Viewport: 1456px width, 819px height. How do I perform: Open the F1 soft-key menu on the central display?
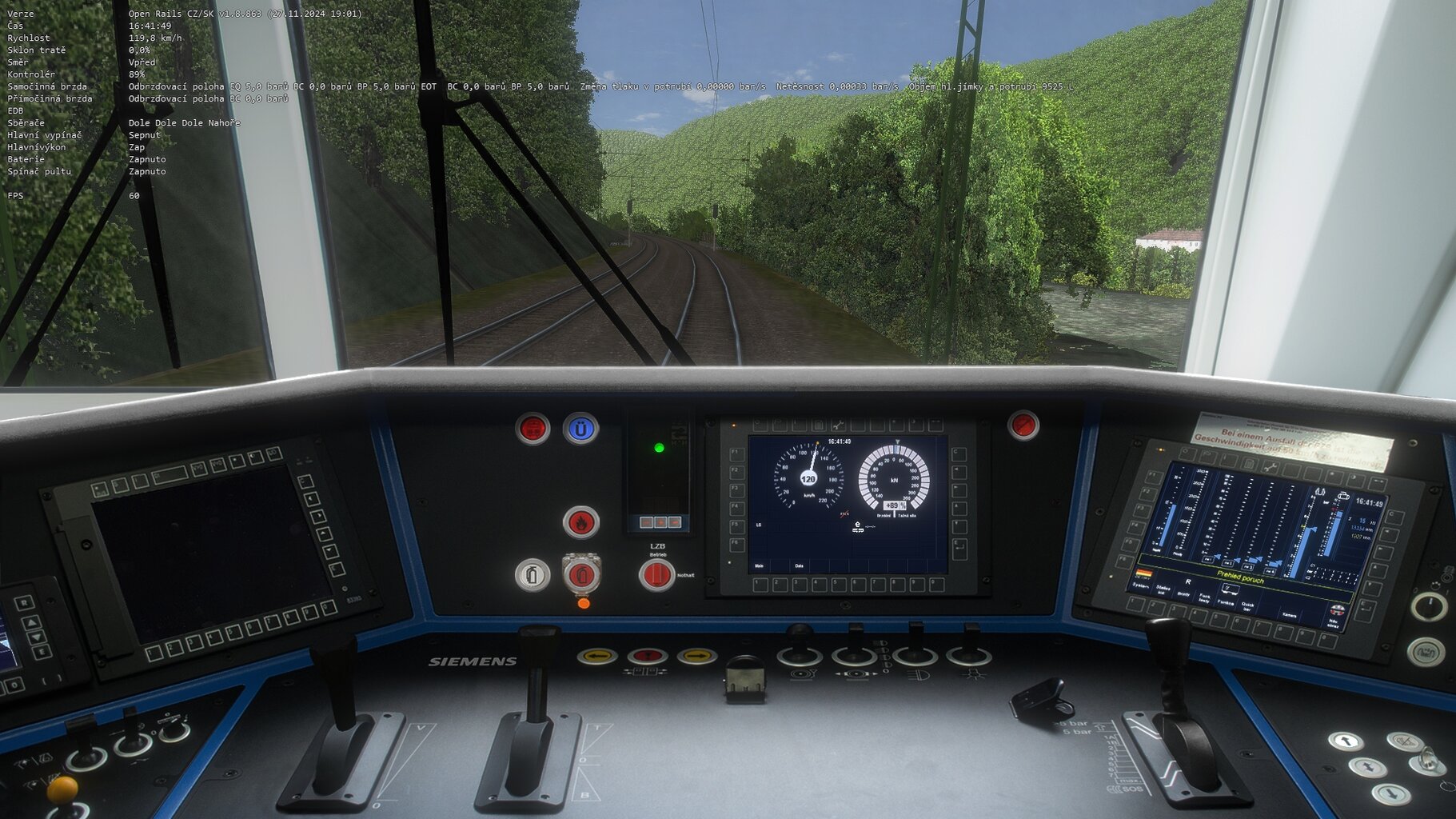737,455
